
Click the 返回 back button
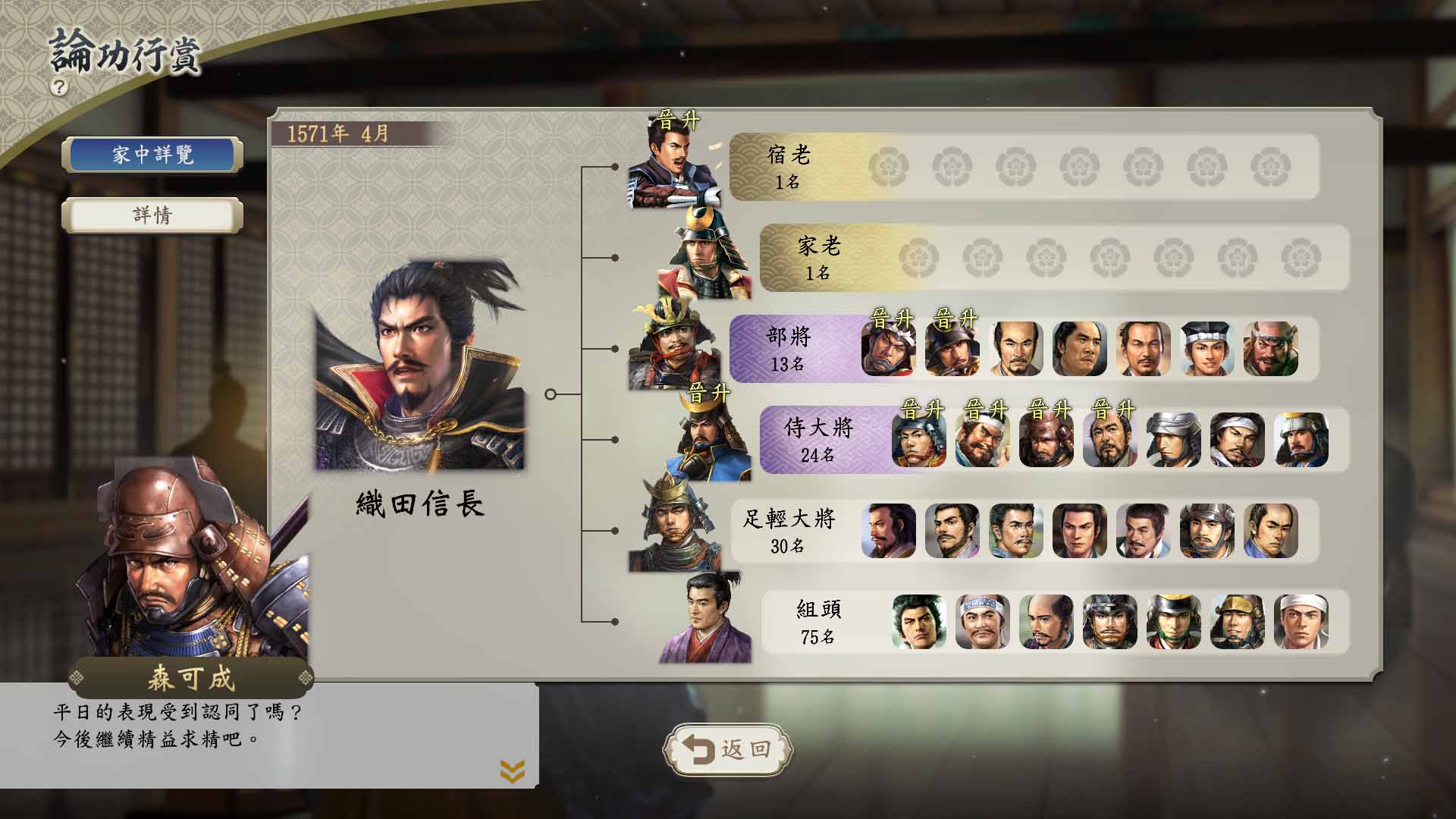point(727,750)
